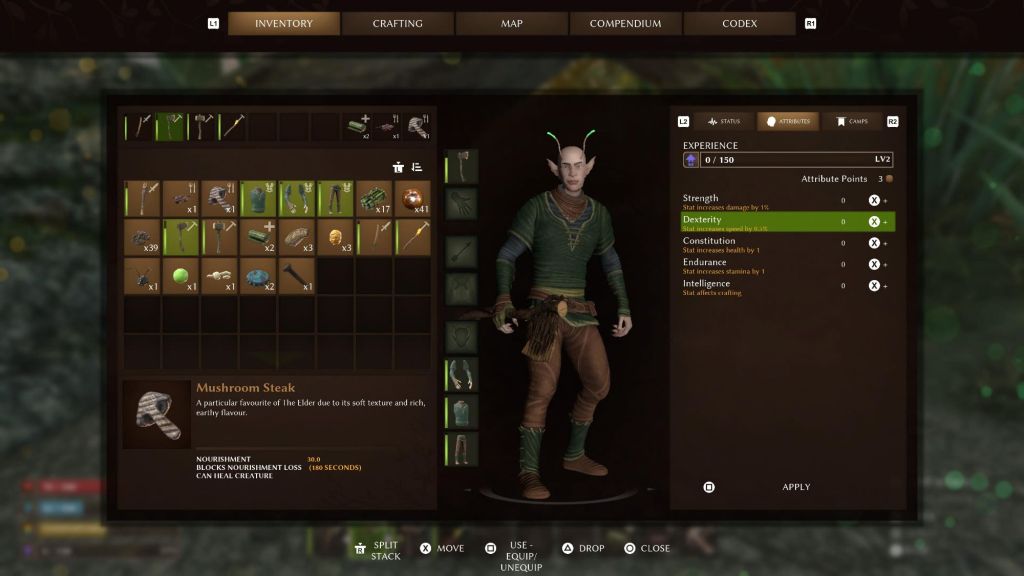Click the green orb item slot

(x=181, y=275)
